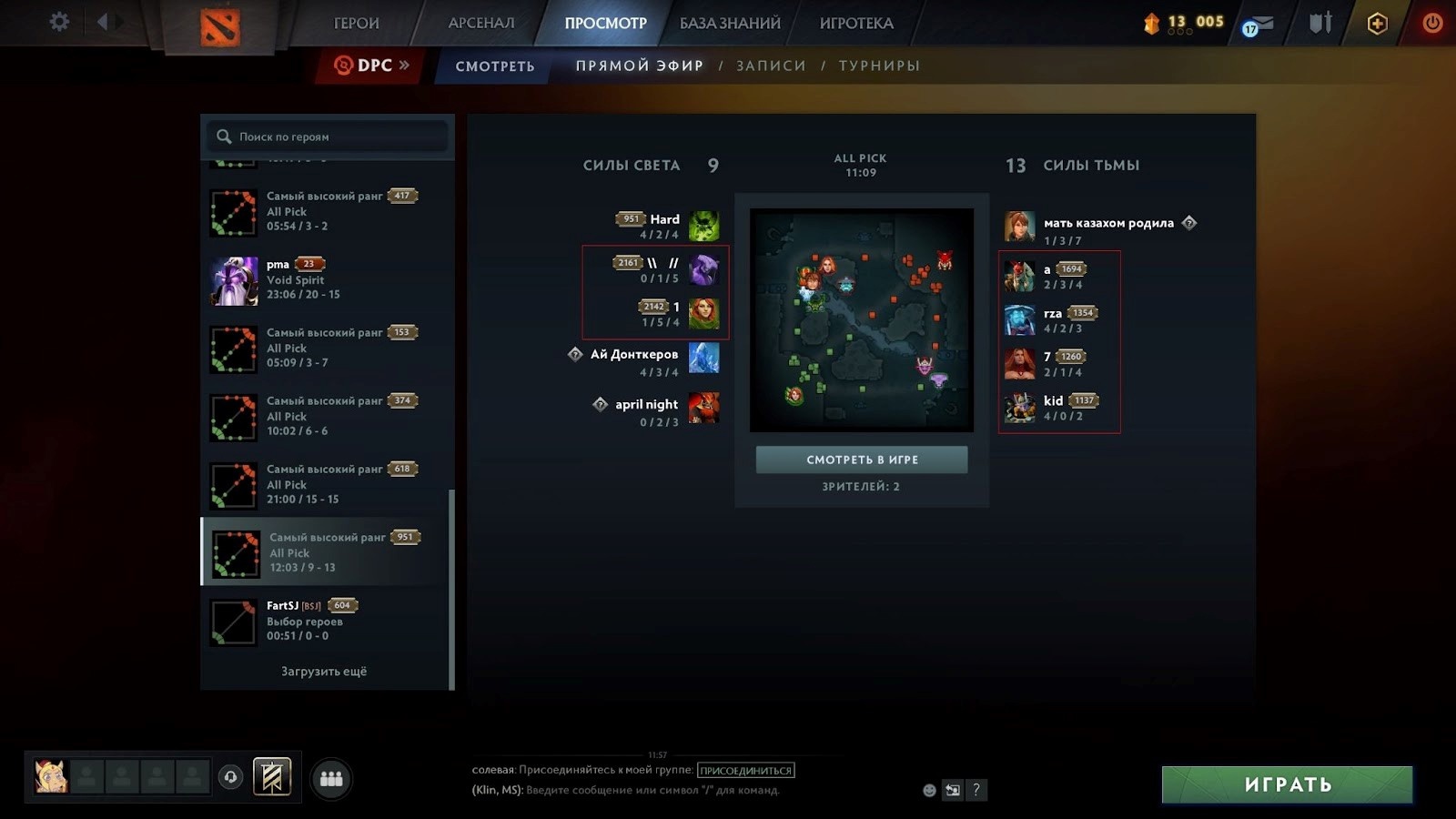Screen dimensions: 1456x819
Task: Switch to the ГЕРОИ tab
Action: pyautogui.click(x=359, y=23)
